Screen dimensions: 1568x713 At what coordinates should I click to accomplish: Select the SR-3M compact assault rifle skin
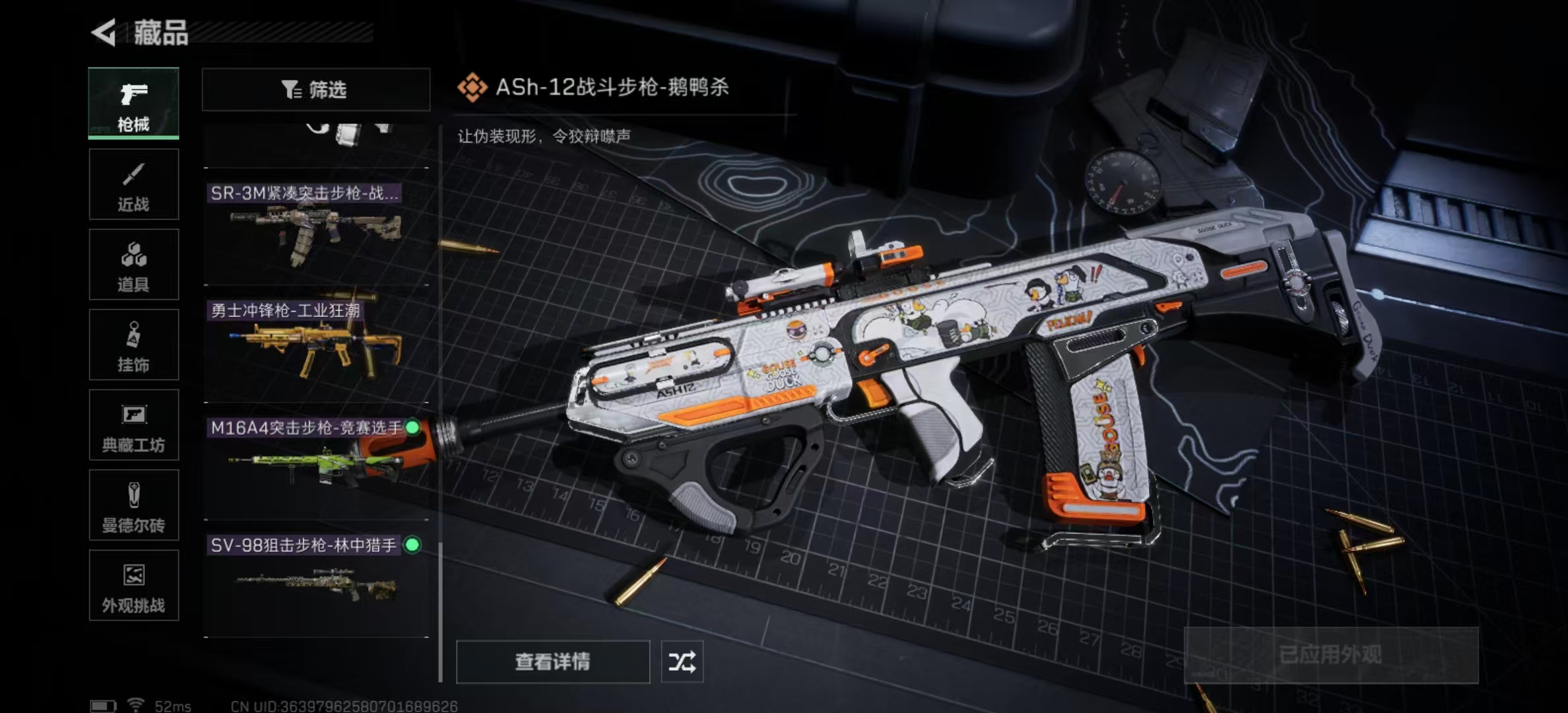[x=316, y=228]
